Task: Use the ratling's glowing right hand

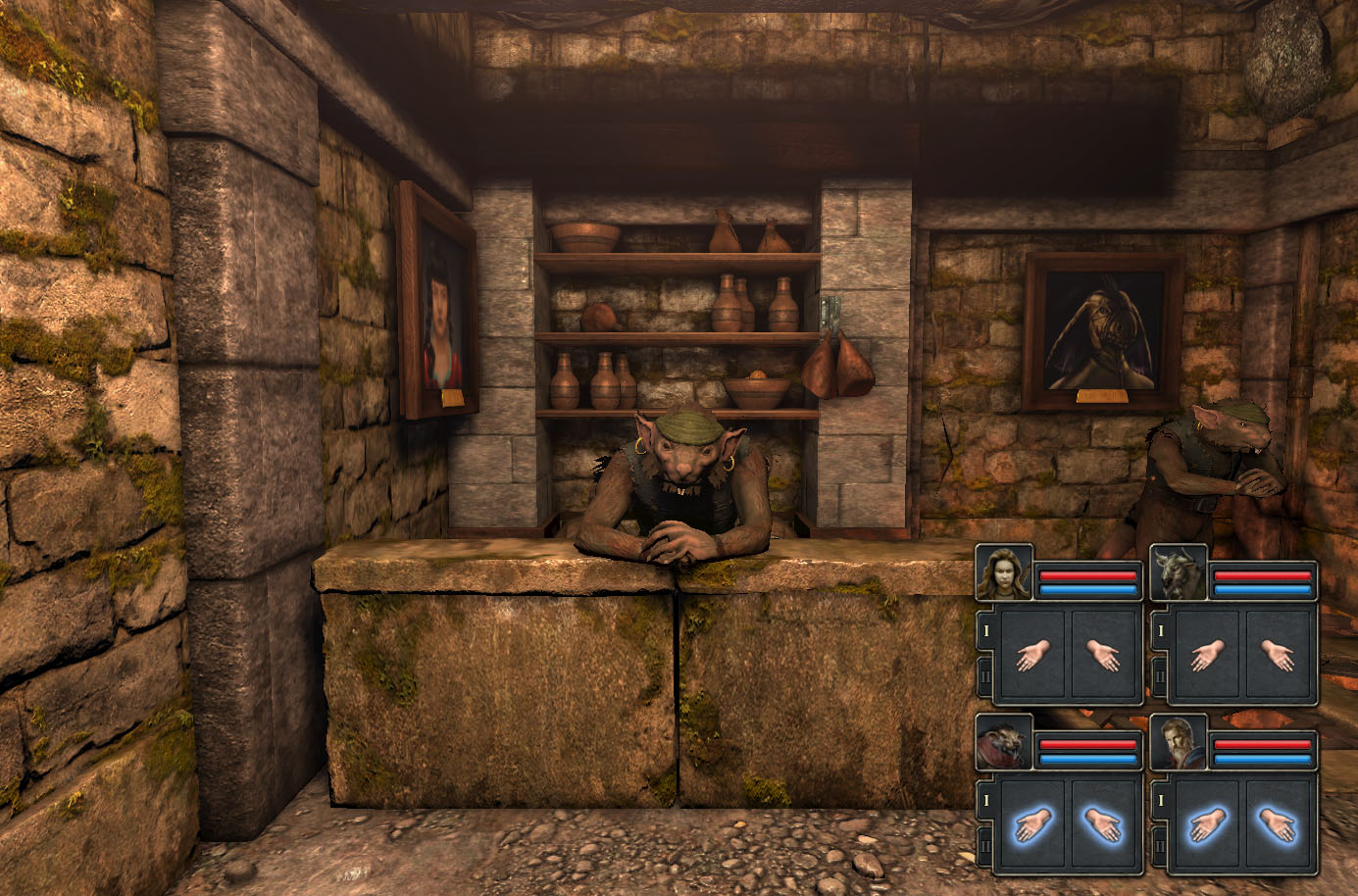Action: tap(1105, 826)
